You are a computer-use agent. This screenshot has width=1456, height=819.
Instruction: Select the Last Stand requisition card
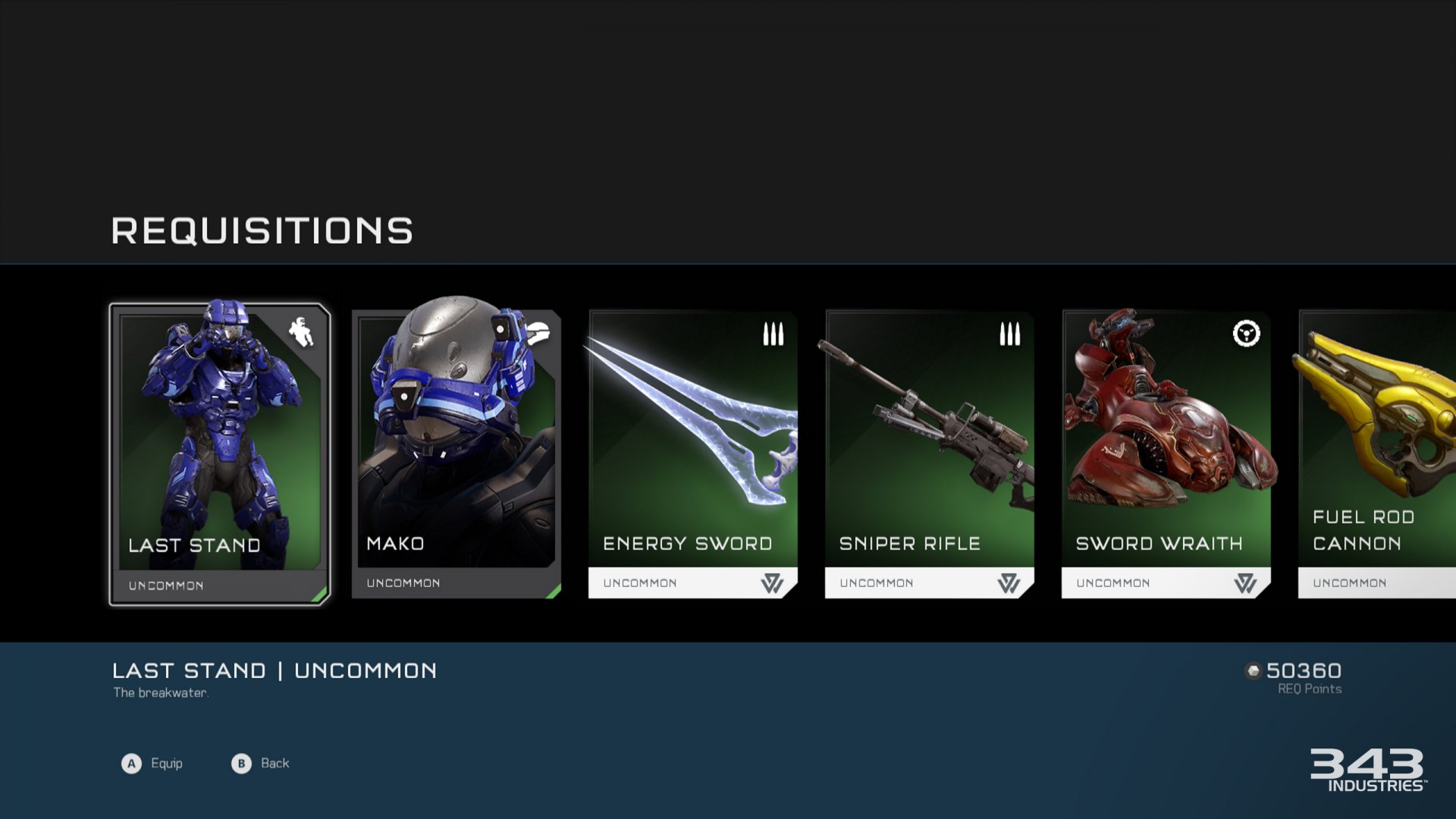coord(220,453)
